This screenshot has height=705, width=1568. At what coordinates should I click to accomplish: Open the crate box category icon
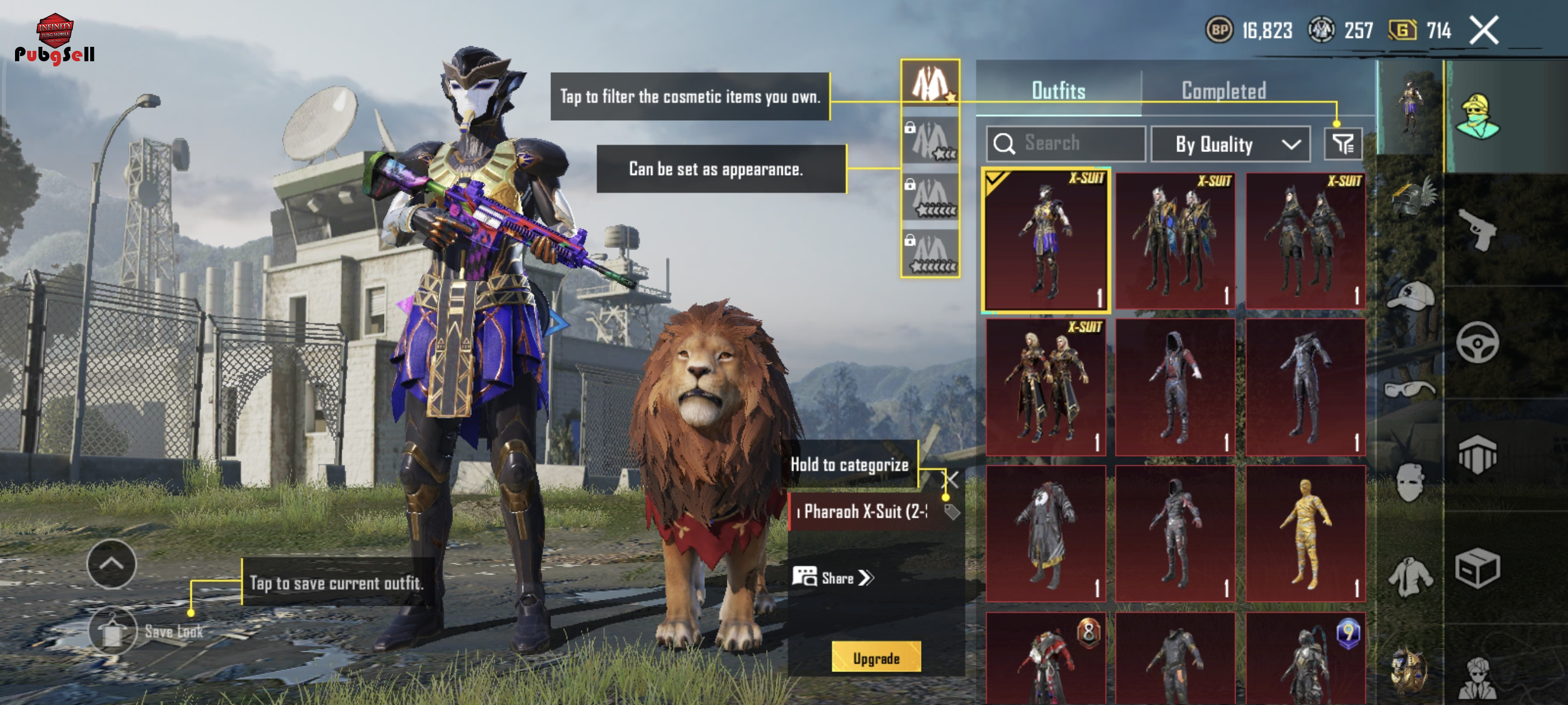pyautogui.click(x=1477, y=569)
